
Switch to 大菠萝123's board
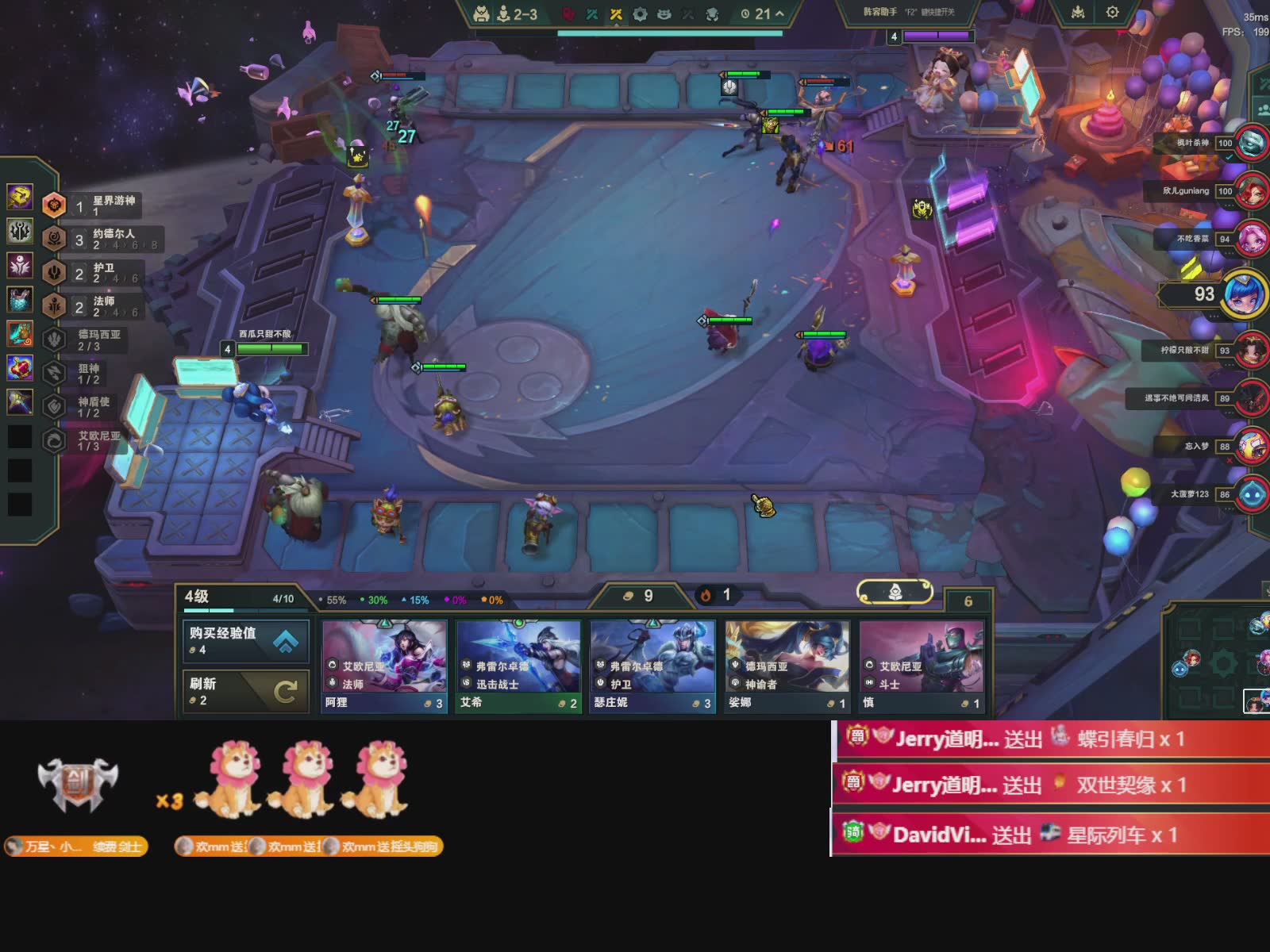pos(1252,494)
